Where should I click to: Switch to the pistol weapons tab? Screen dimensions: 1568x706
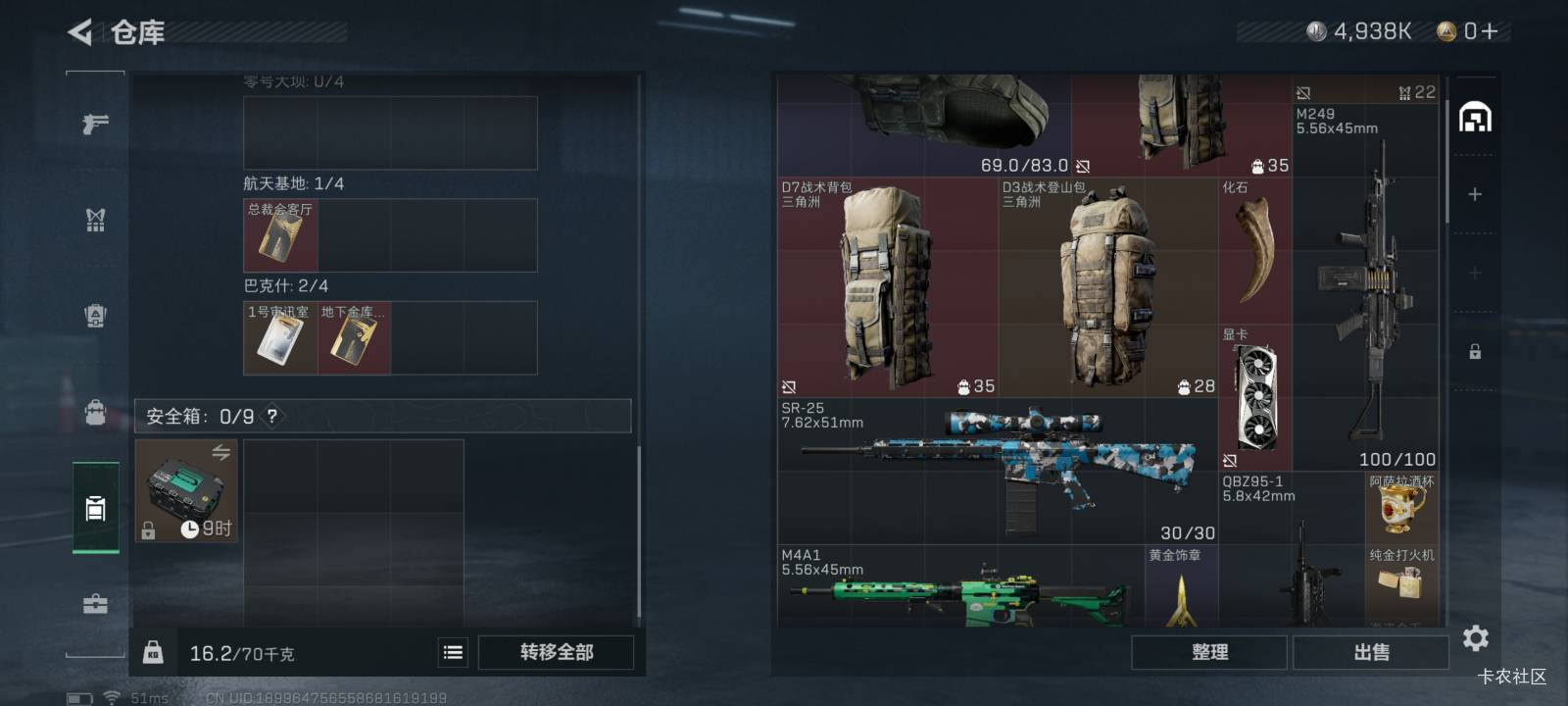(x=95, y=125)
